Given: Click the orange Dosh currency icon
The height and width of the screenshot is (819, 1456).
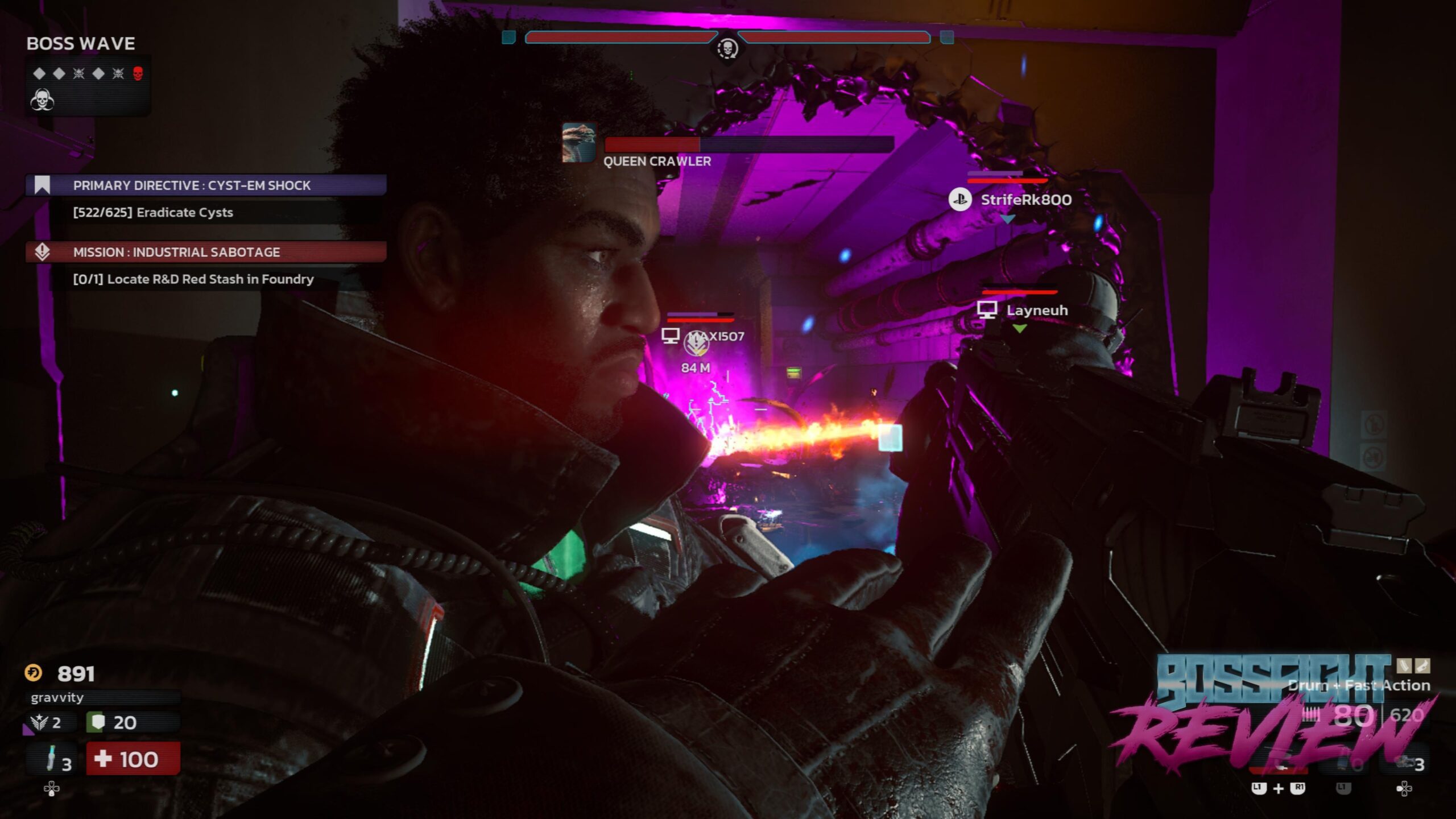Looking at the screenshot, I should [x=34, y=673].
